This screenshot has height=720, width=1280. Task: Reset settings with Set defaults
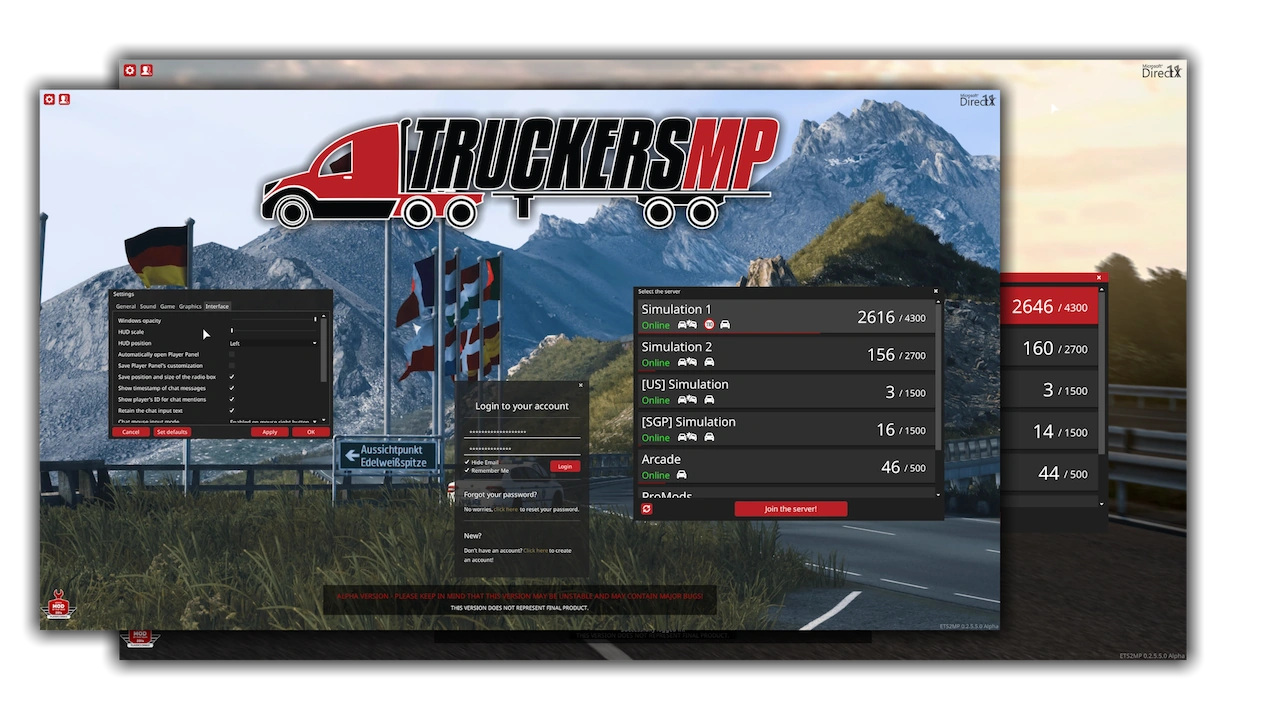172,432
